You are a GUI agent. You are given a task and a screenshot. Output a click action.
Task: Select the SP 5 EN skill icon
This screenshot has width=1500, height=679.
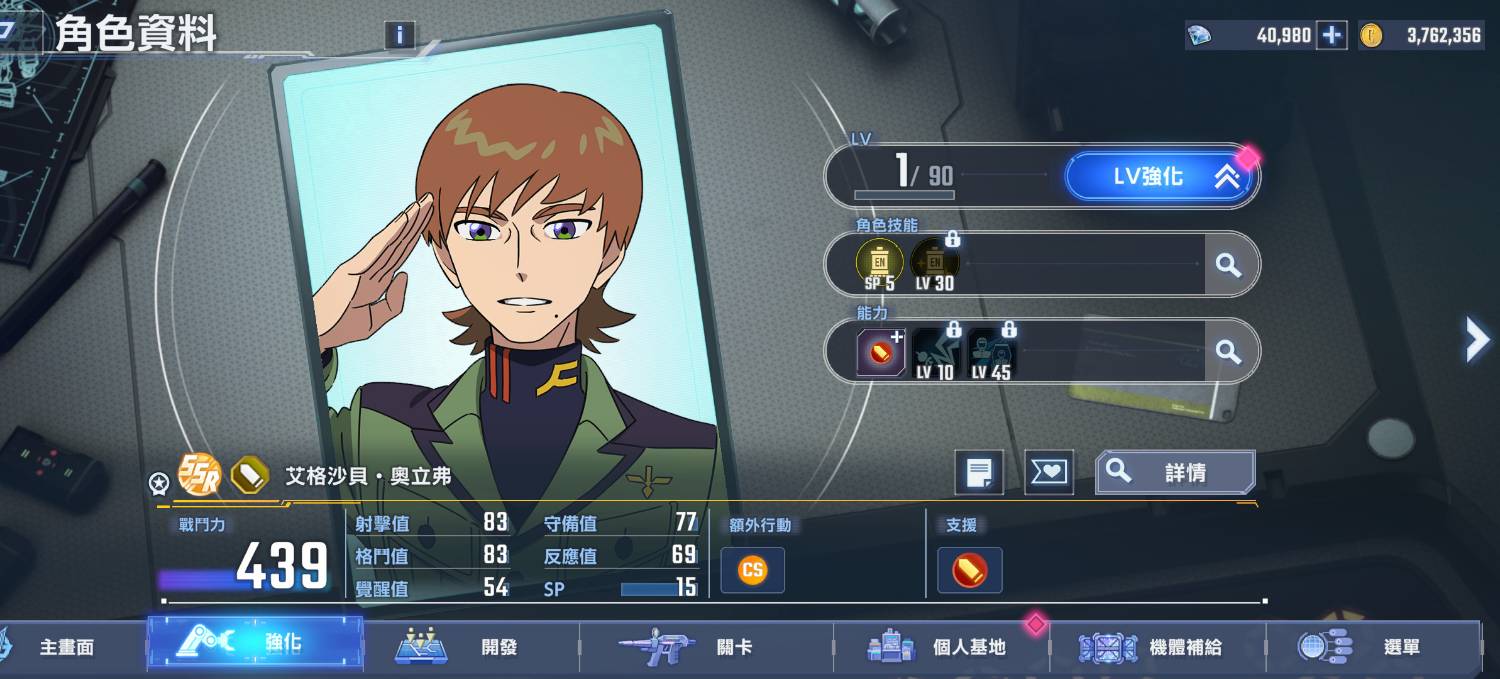[880, 264]
